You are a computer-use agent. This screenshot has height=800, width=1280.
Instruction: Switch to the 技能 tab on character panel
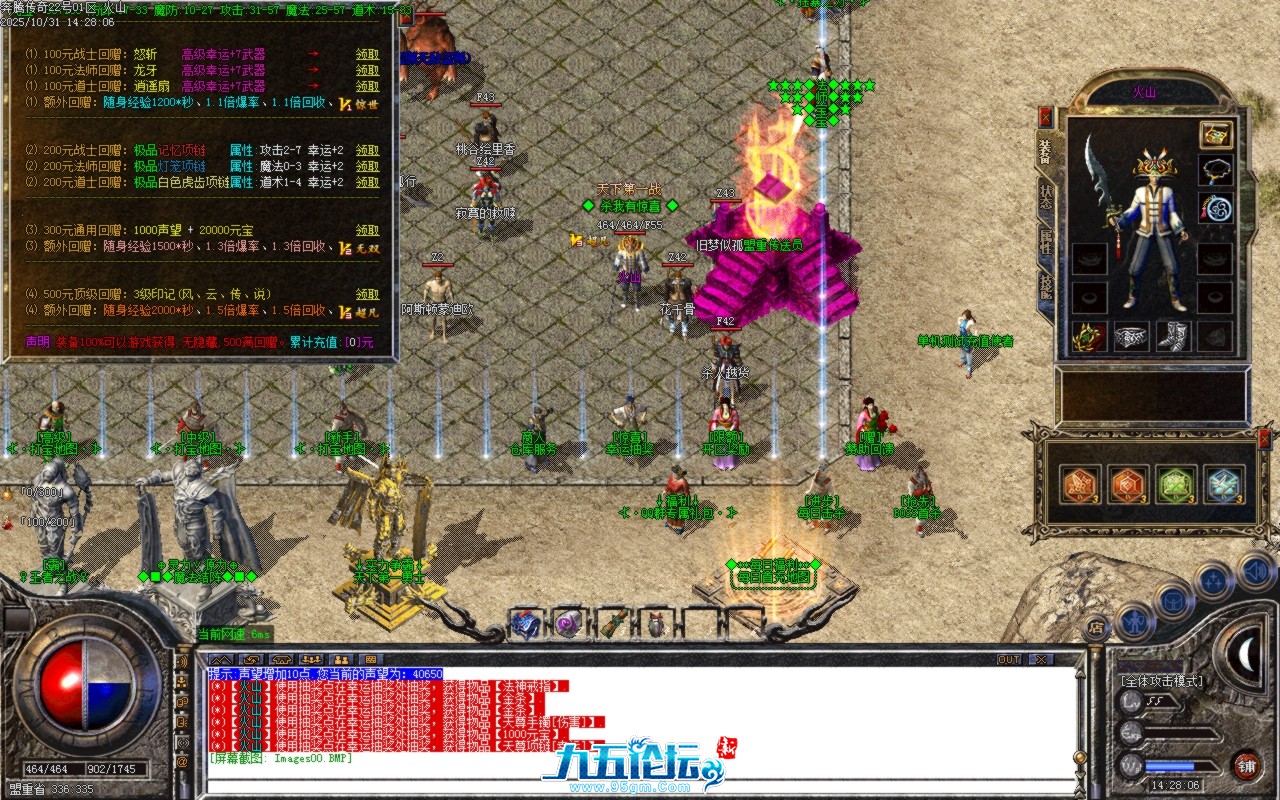[x=1047, y=288]
